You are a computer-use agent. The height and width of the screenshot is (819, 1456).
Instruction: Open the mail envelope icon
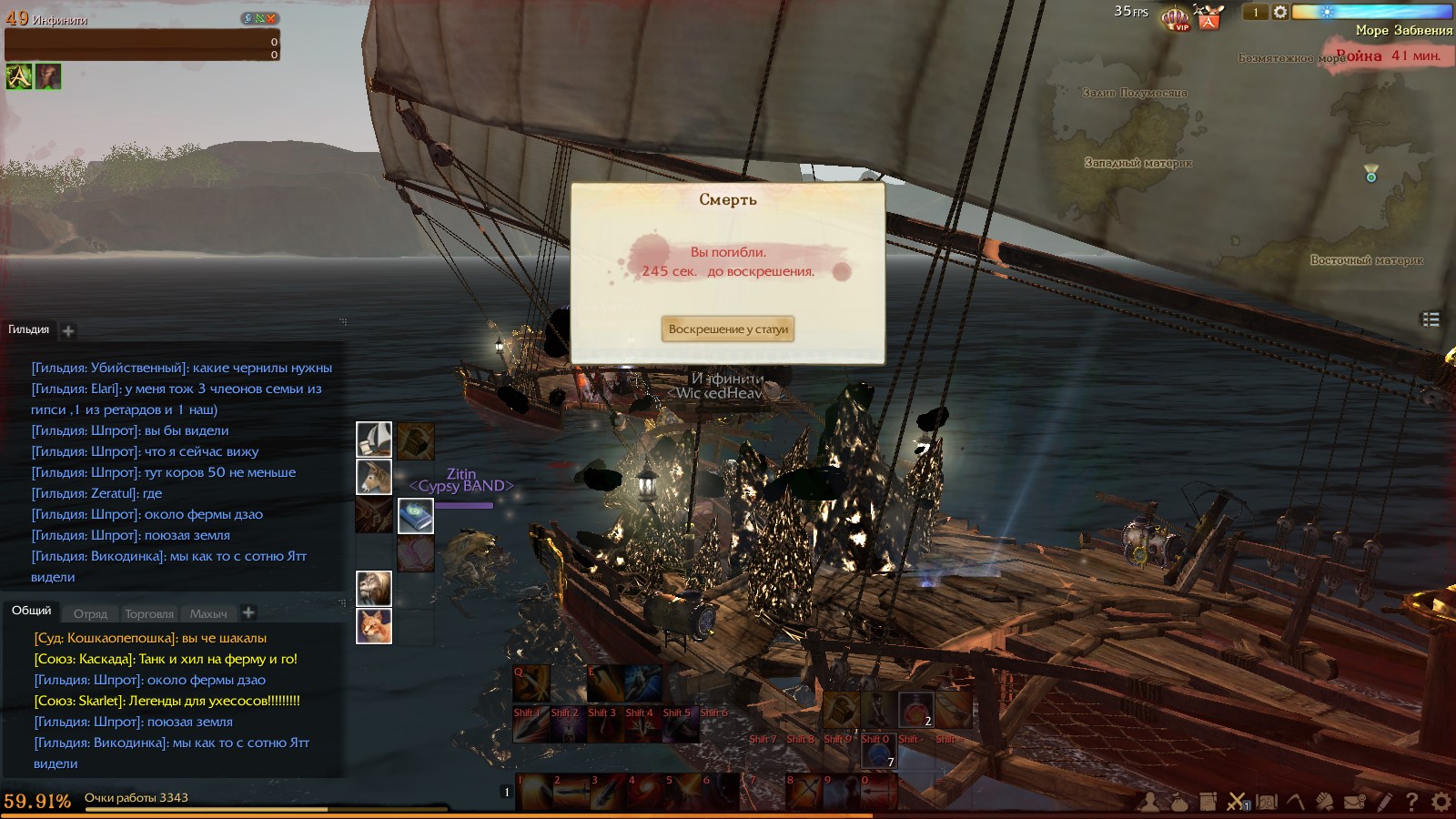point(1354,802)
